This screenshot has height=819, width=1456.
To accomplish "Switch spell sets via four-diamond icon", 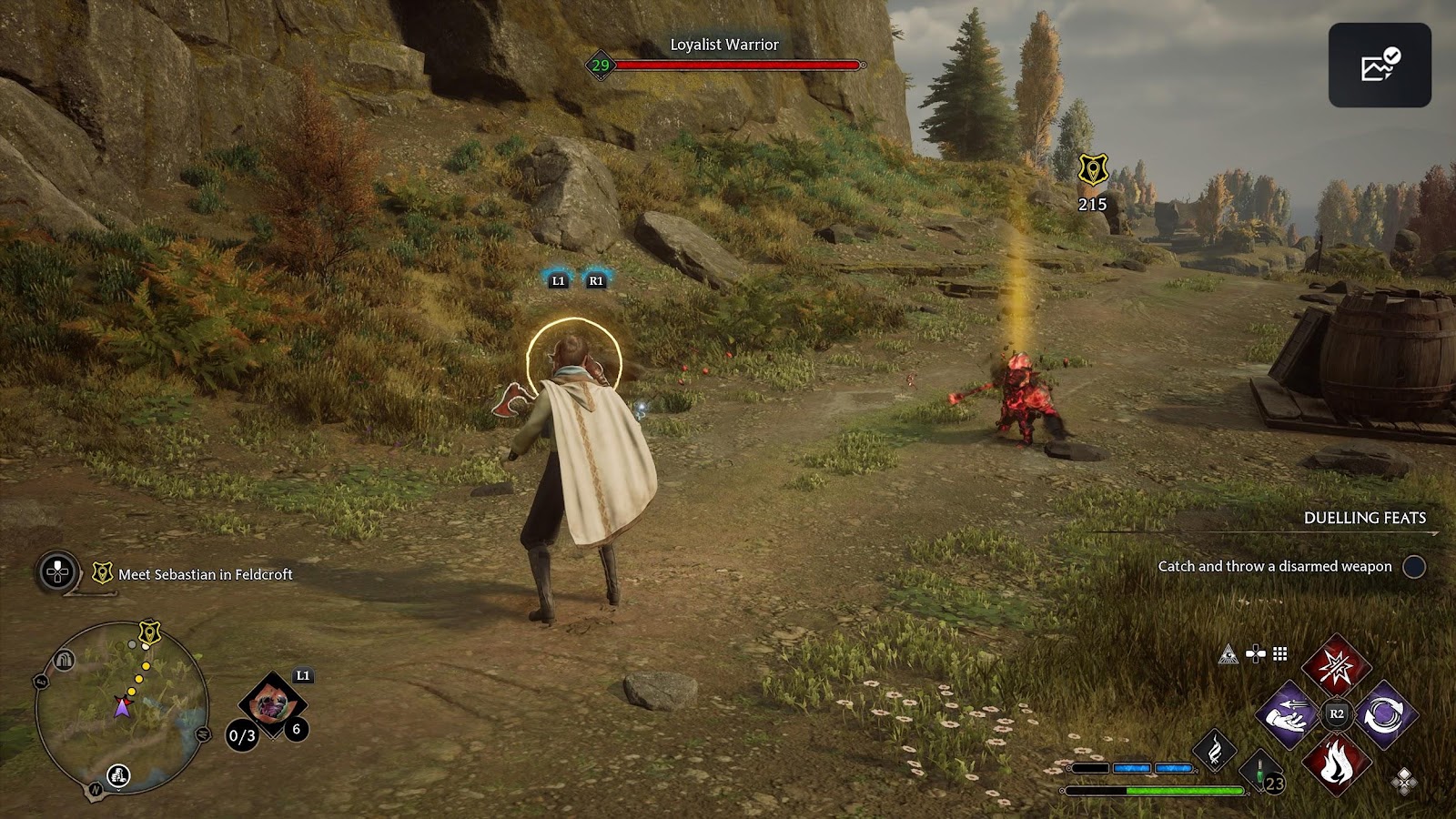I will point(1404,781).
